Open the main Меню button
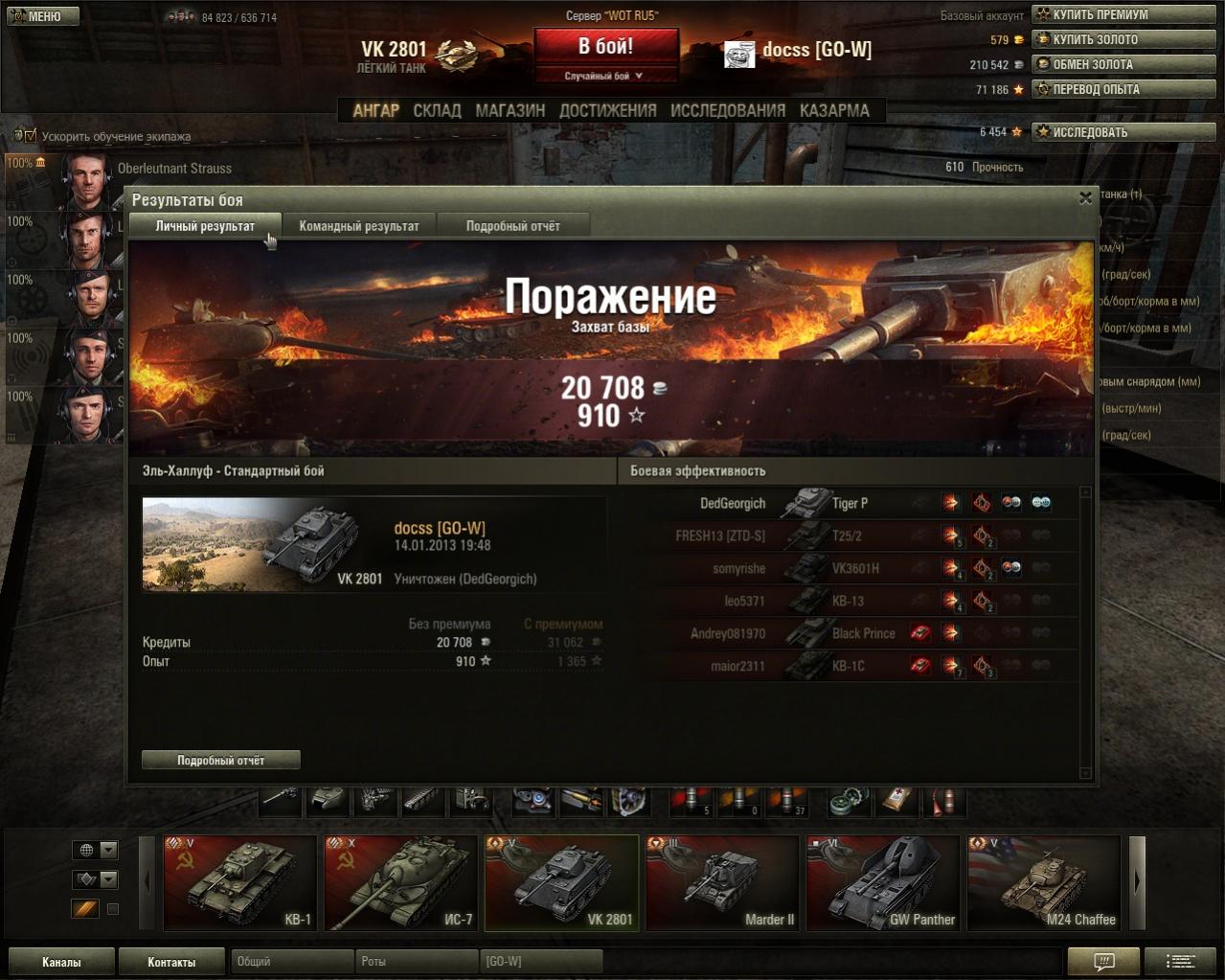The height and width of the screenshot is (980, 1225). (43, 15)
